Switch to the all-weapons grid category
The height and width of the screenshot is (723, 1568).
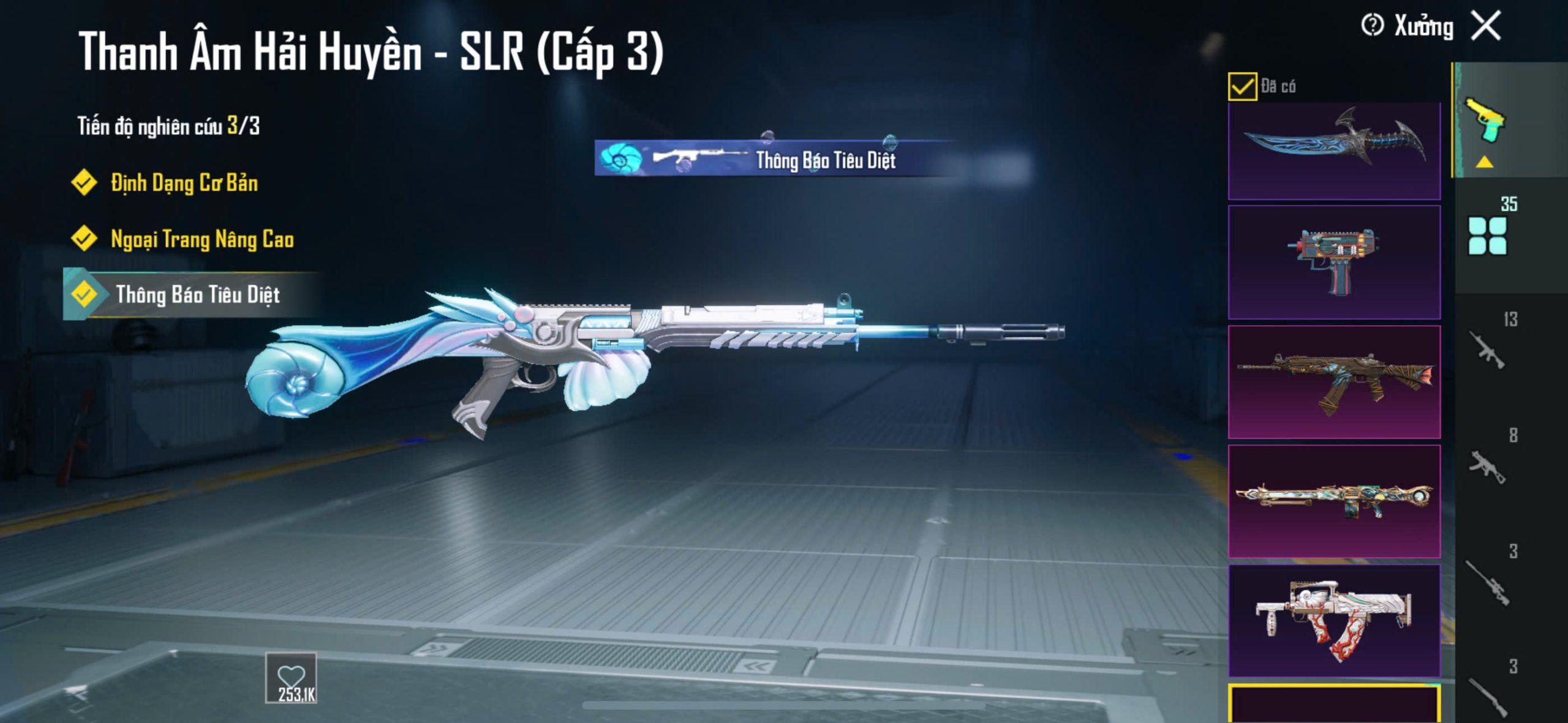pos(1487,236)
